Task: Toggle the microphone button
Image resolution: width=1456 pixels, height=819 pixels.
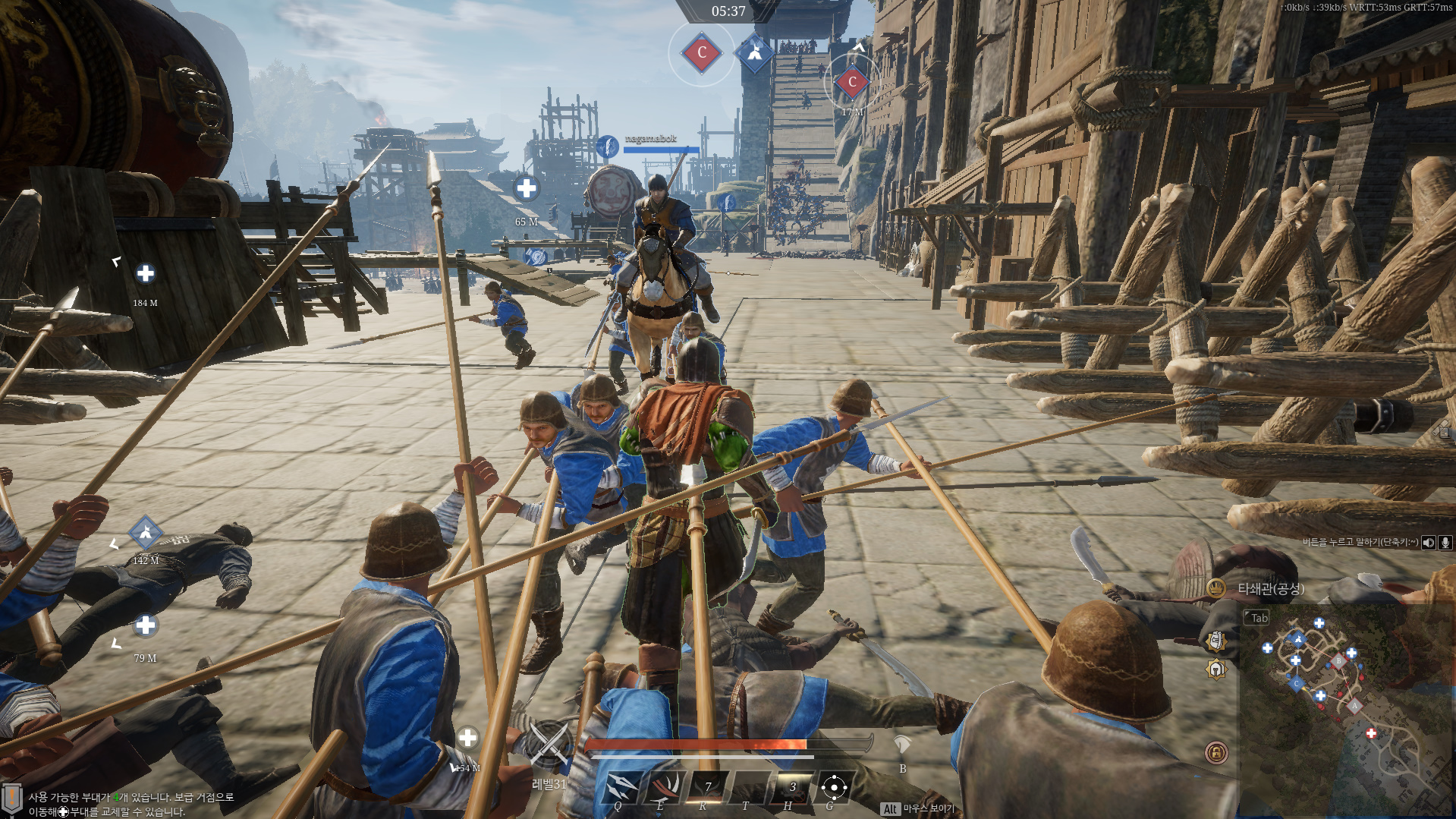Action: pyautogui.click(x=1445, y=542)
